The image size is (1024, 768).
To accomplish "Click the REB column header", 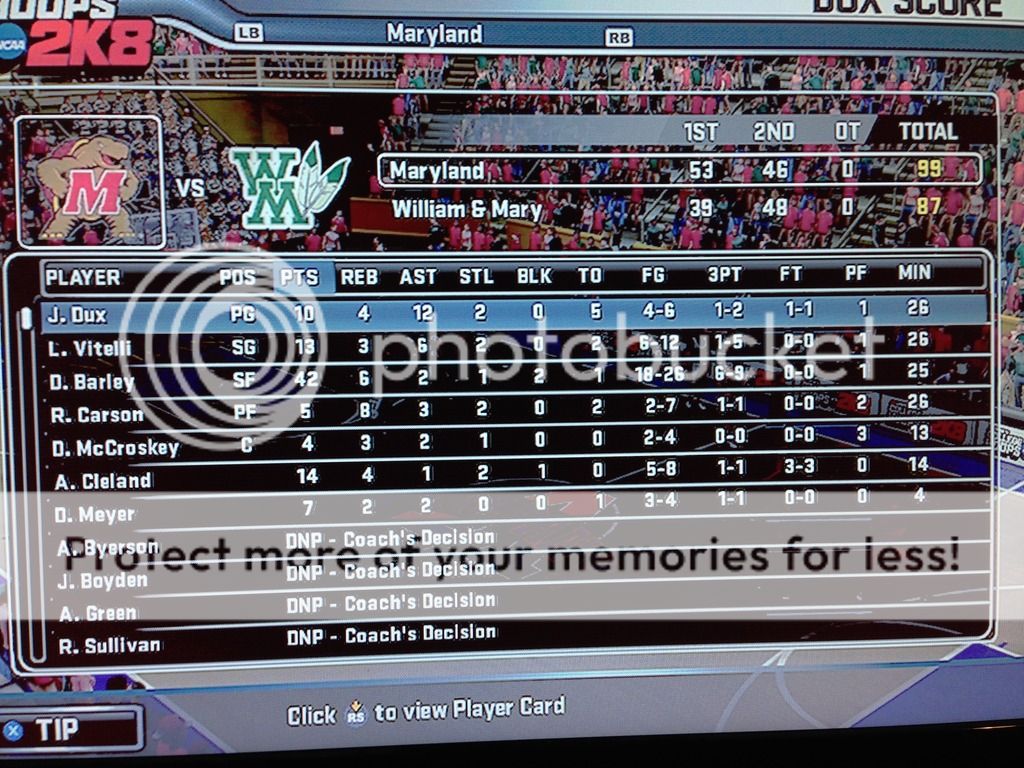I will [x=359, y=277].
